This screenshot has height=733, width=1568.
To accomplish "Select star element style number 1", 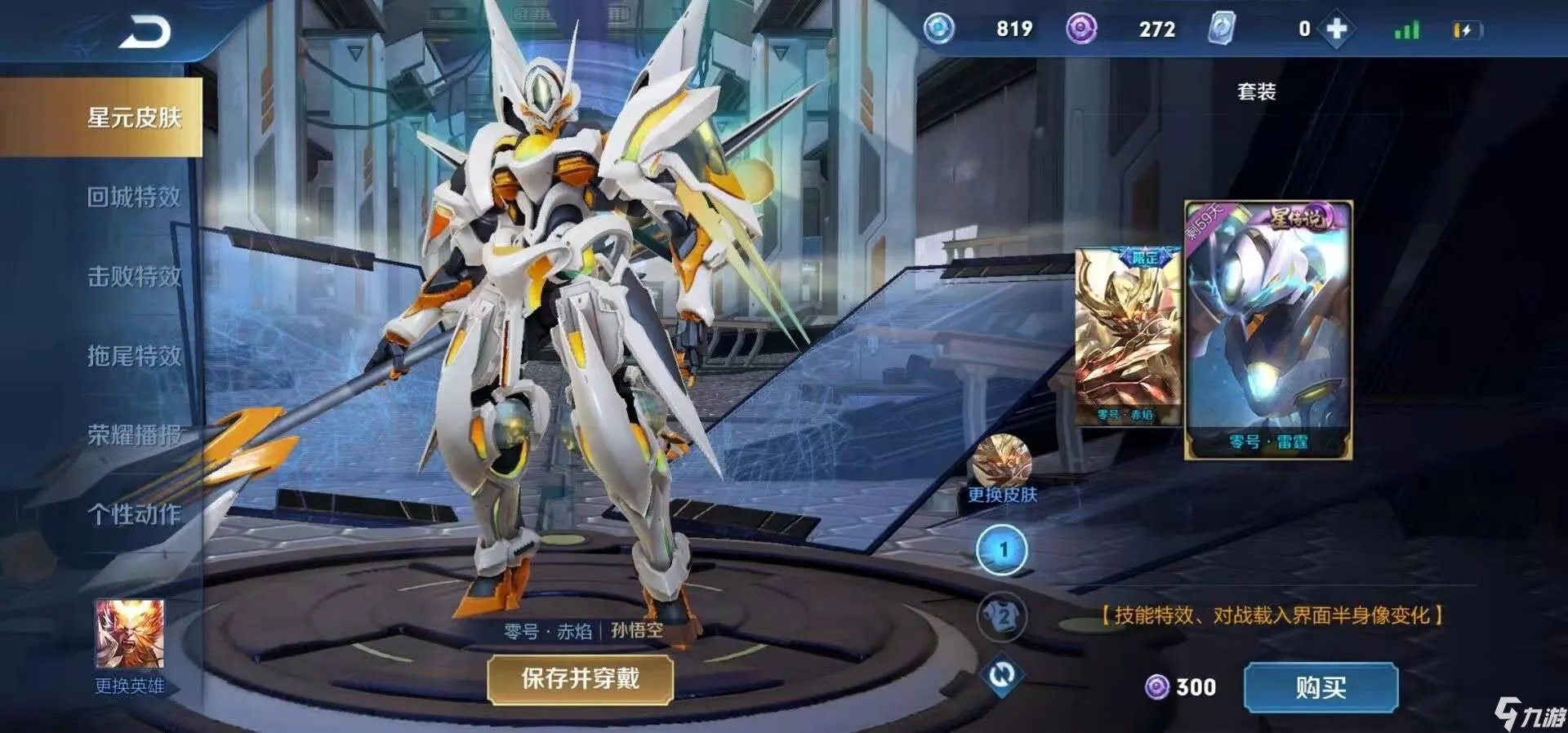I will tap(1002, 550).
